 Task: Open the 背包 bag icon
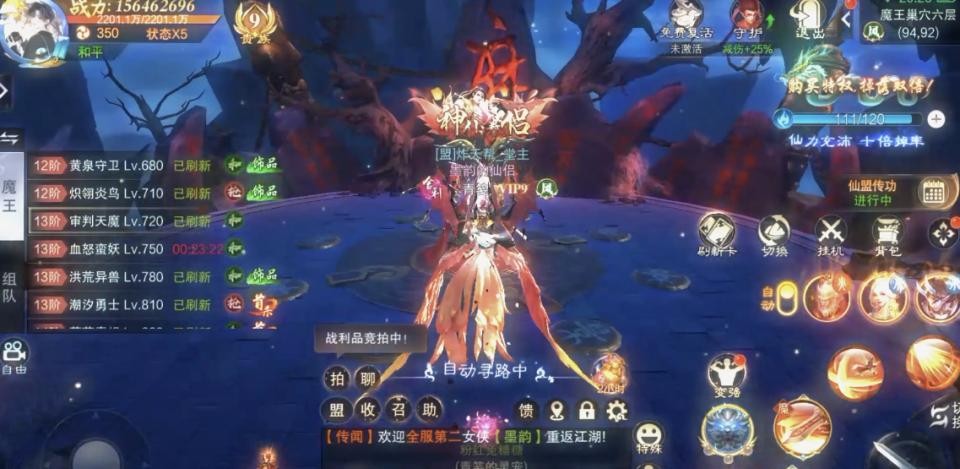(x=887, y=235)
